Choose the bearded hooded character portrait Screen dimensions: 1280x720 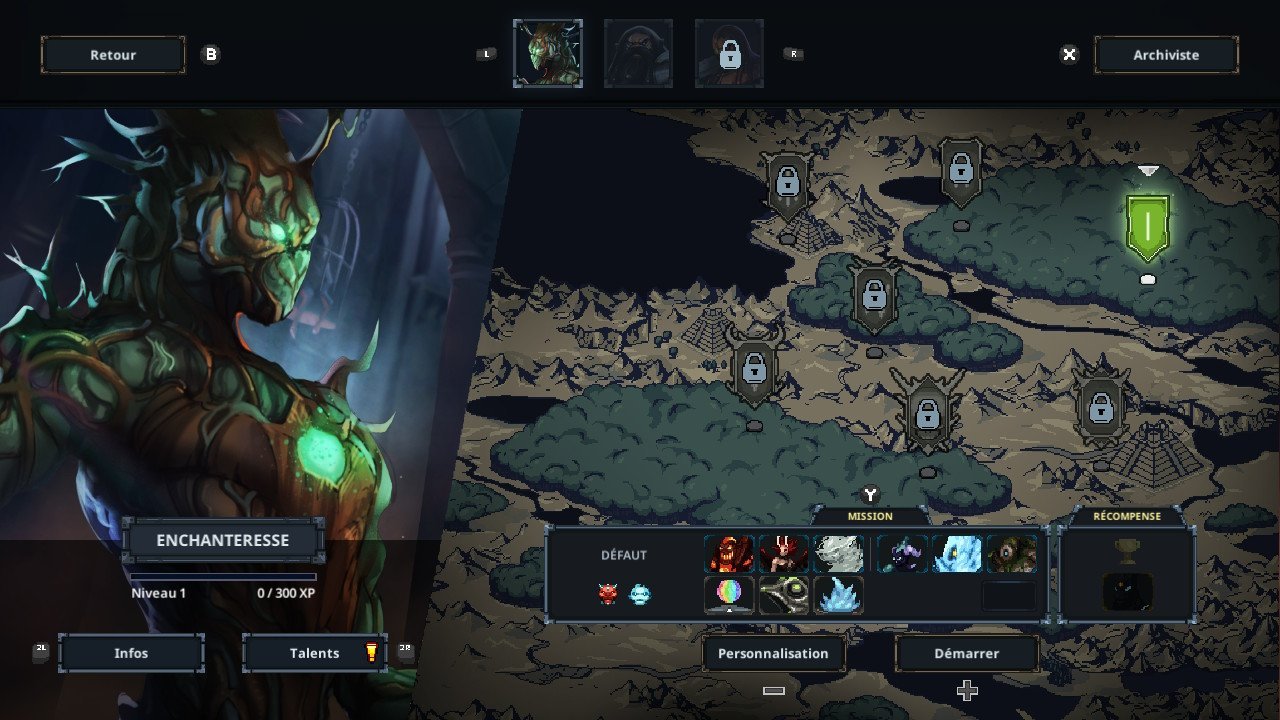(x=638, y=53)
